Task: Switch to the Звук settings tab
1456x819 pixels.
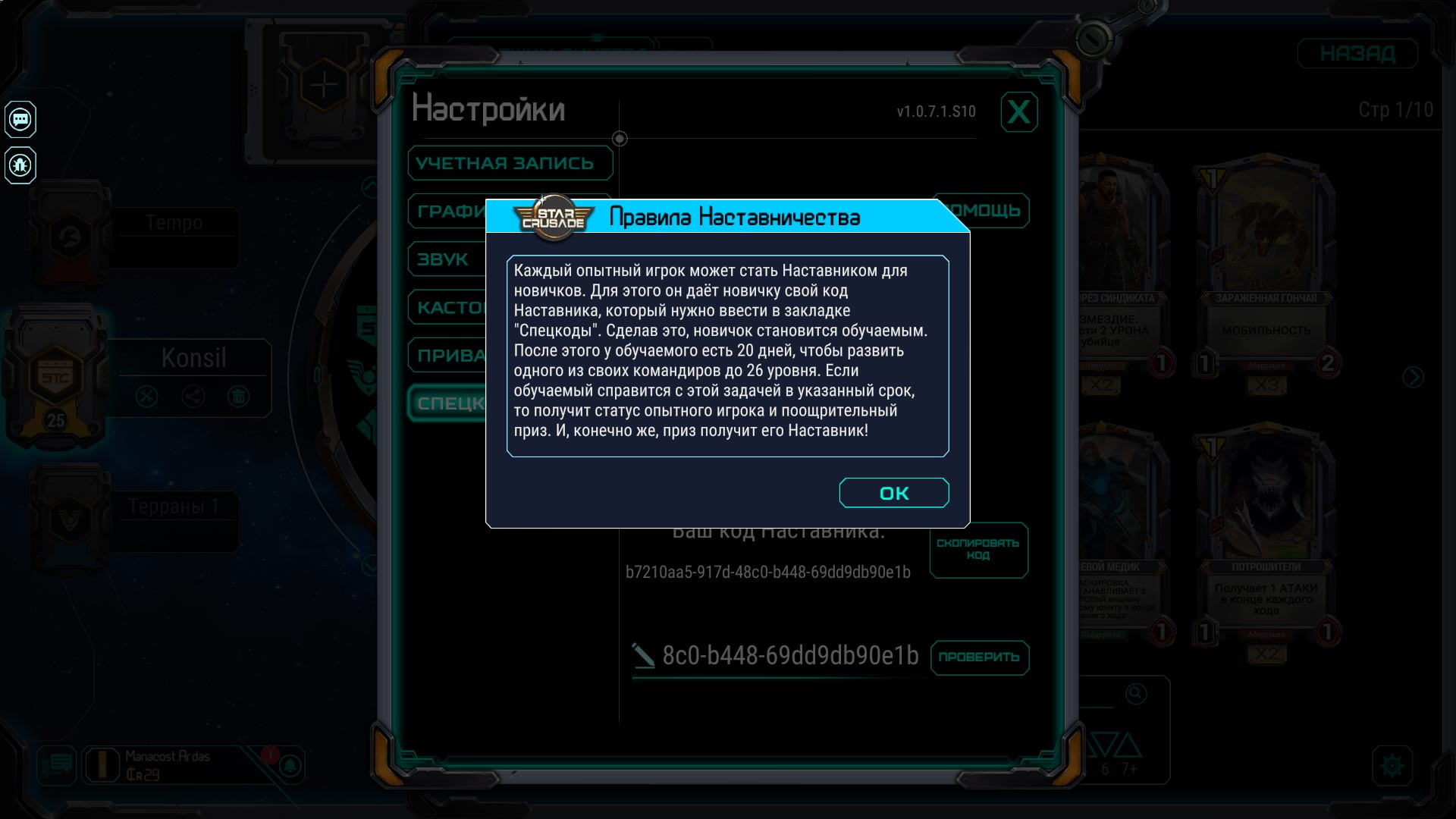Action: [444, 259]
